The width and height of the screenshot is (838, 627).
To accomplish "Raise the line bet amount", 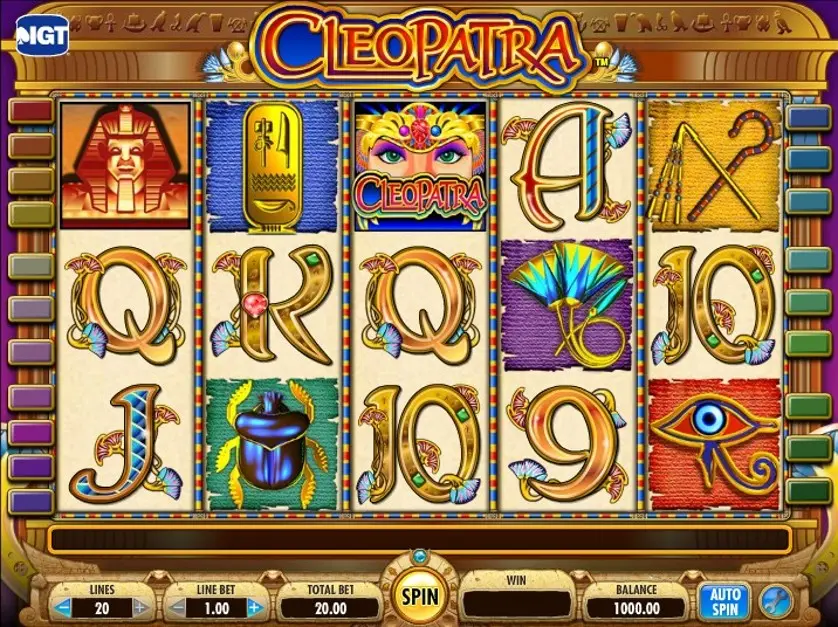I will tap(254, 607).
